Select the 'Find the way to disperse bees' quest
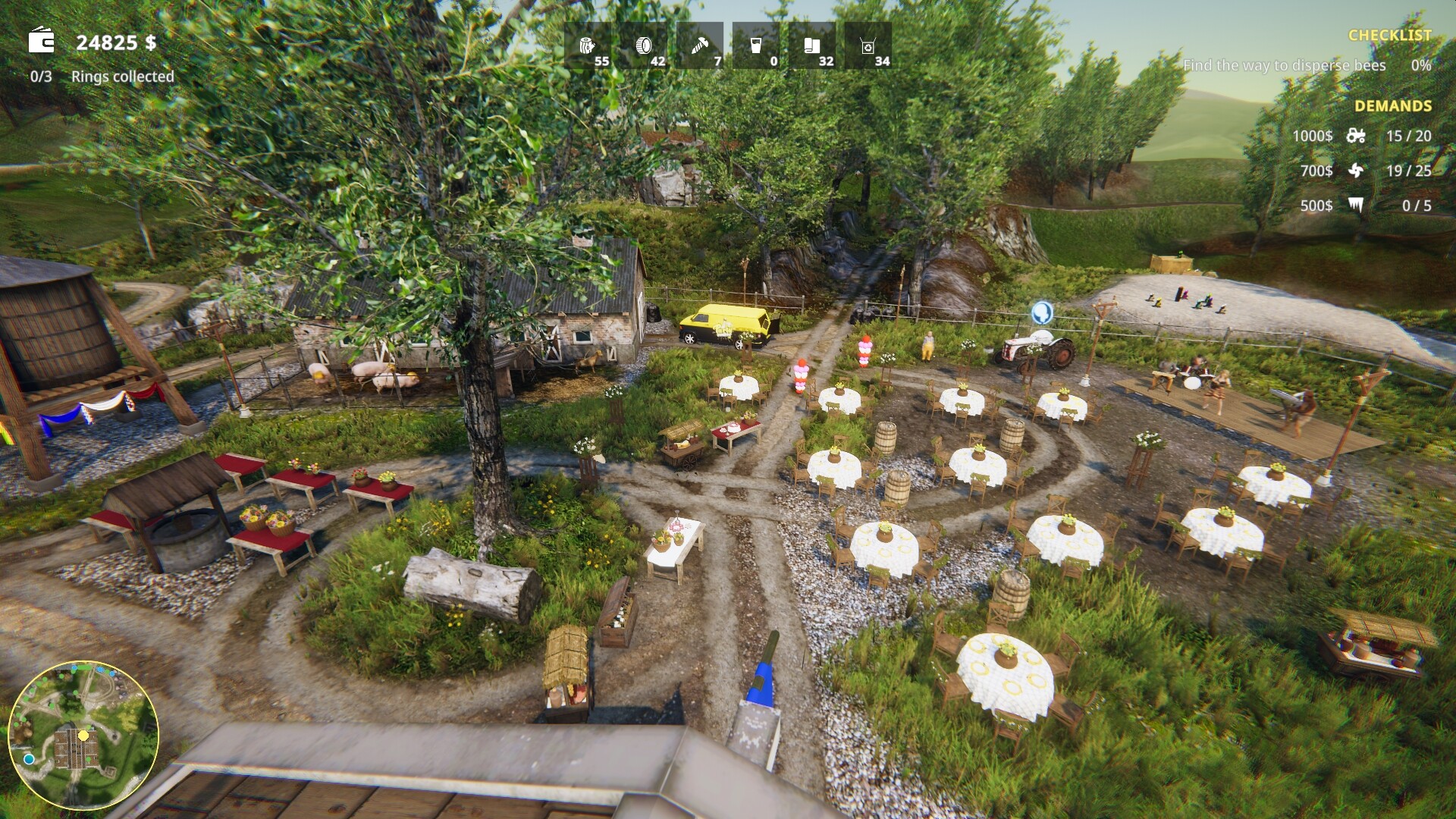The height and width of the screenshot is (819, 1456). 1283,66
